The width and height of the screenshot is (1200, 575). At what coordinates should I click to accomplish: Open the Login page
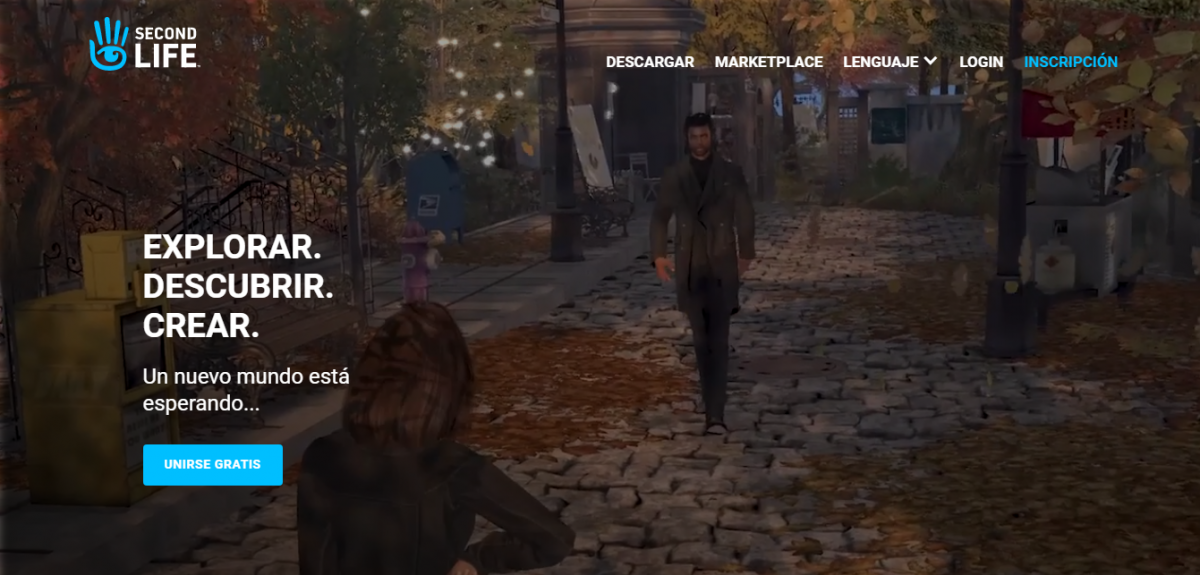coord(981,62)
